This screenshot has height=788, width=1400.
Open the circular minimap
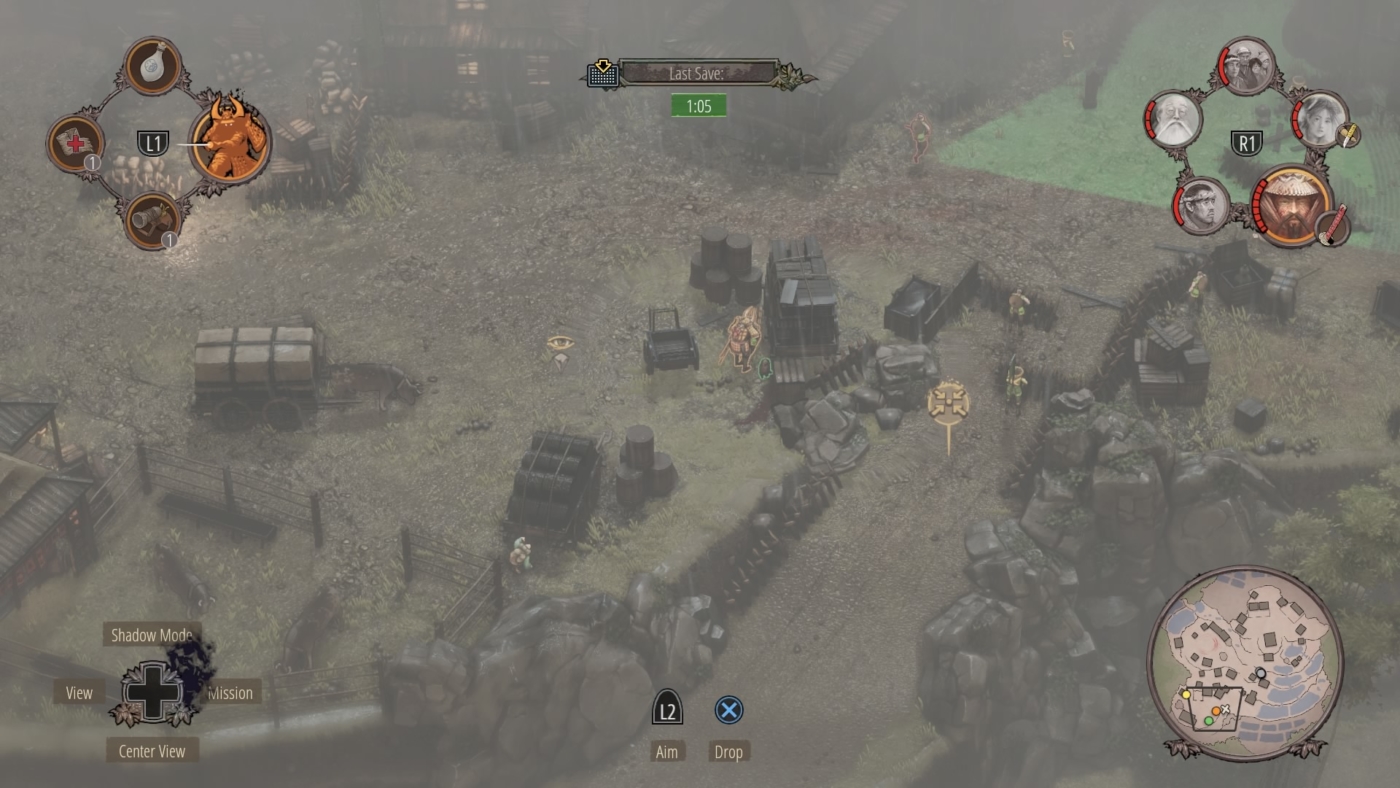click(1245, 662)
